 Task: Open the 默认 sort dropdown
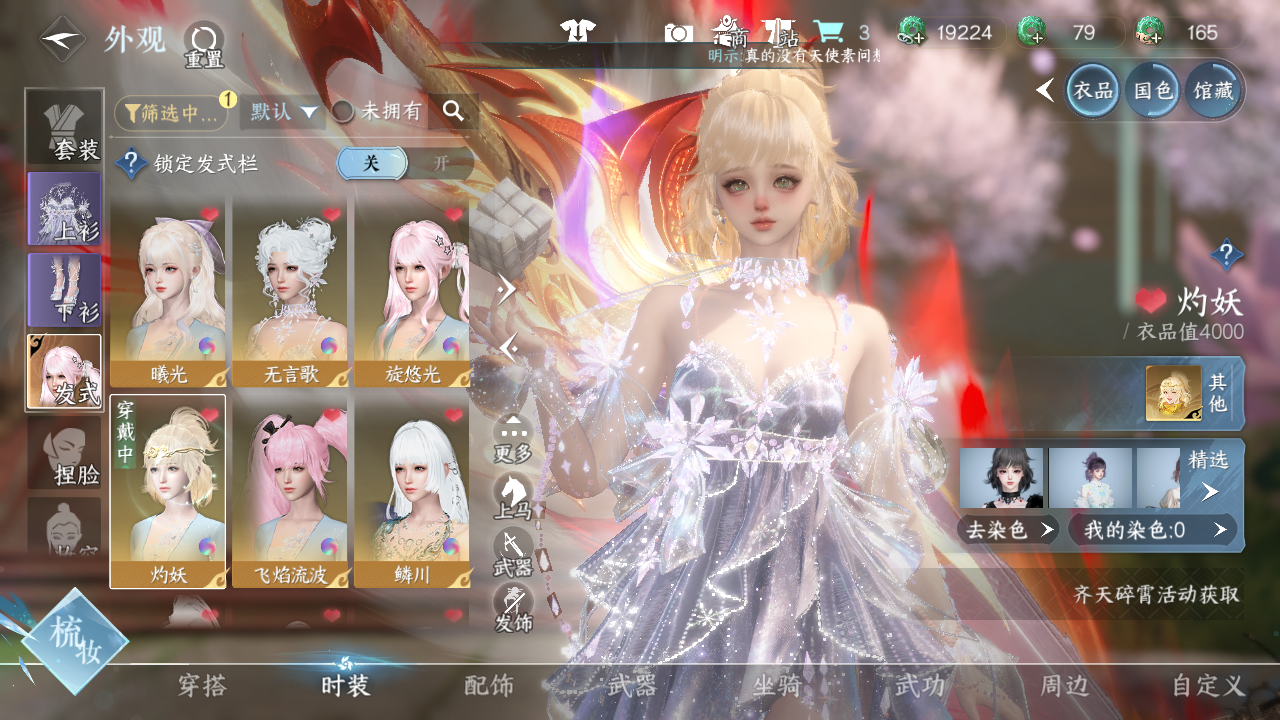283,112
